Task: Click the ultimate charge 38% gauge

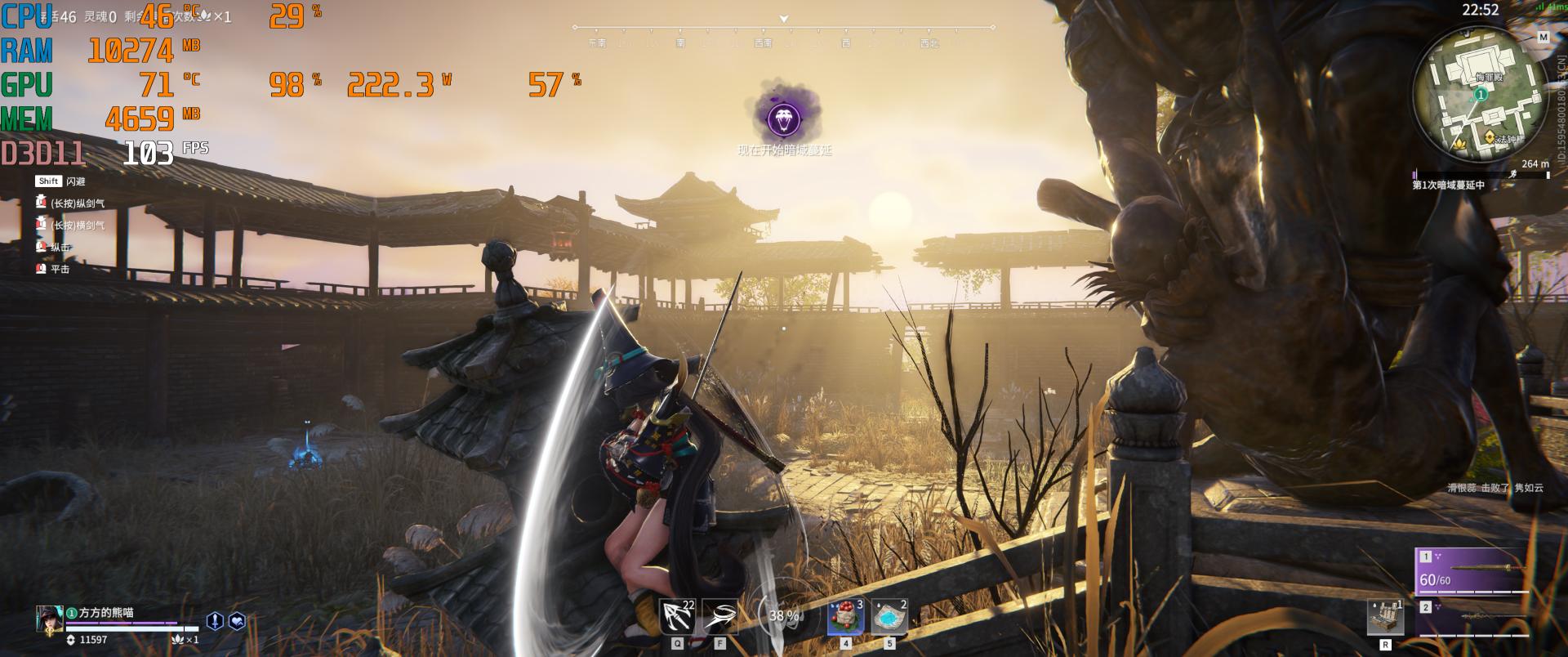Action: (782, 616)
